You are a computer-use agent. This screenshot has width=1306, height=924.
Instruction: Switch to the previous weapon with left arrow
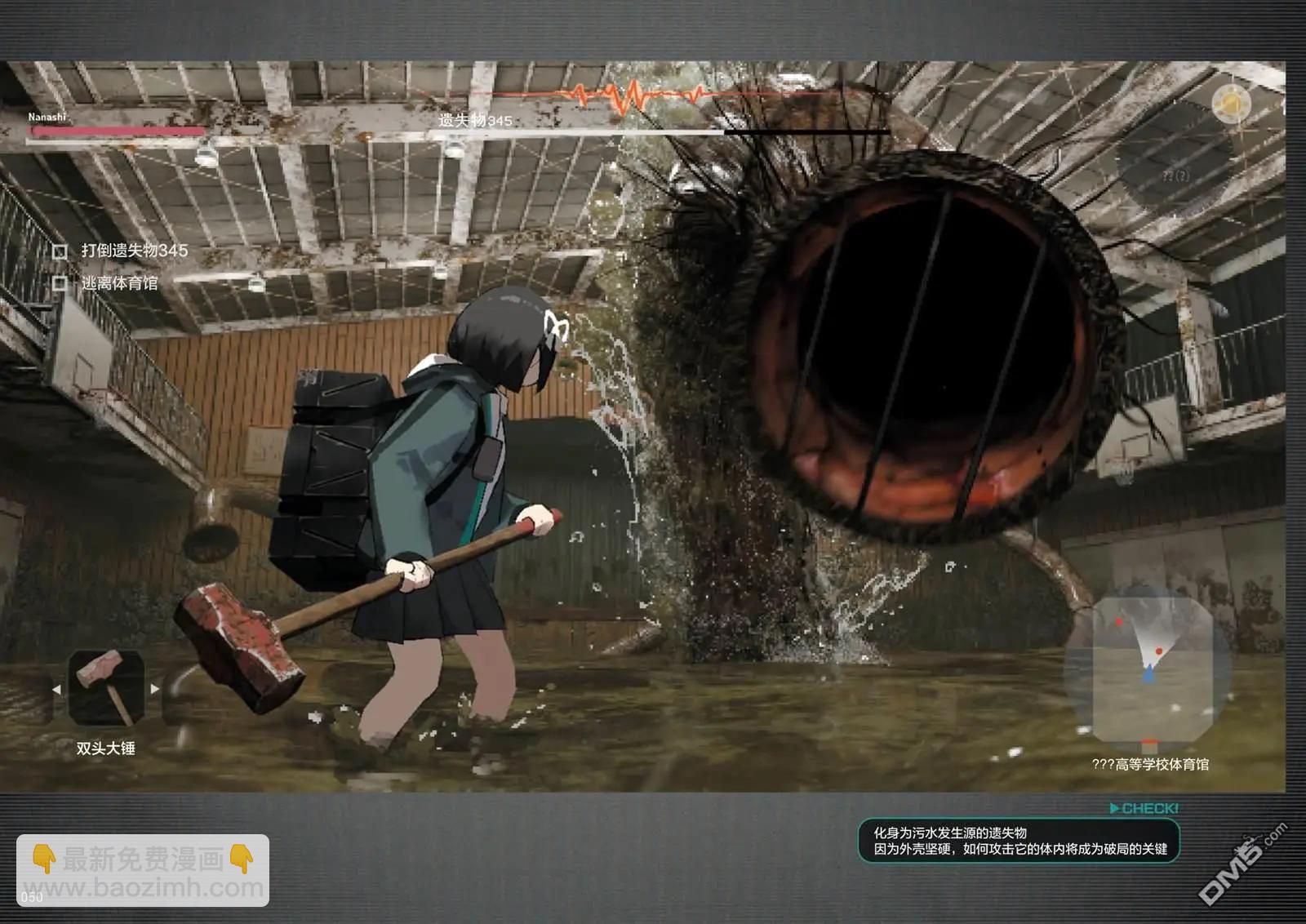56,689
